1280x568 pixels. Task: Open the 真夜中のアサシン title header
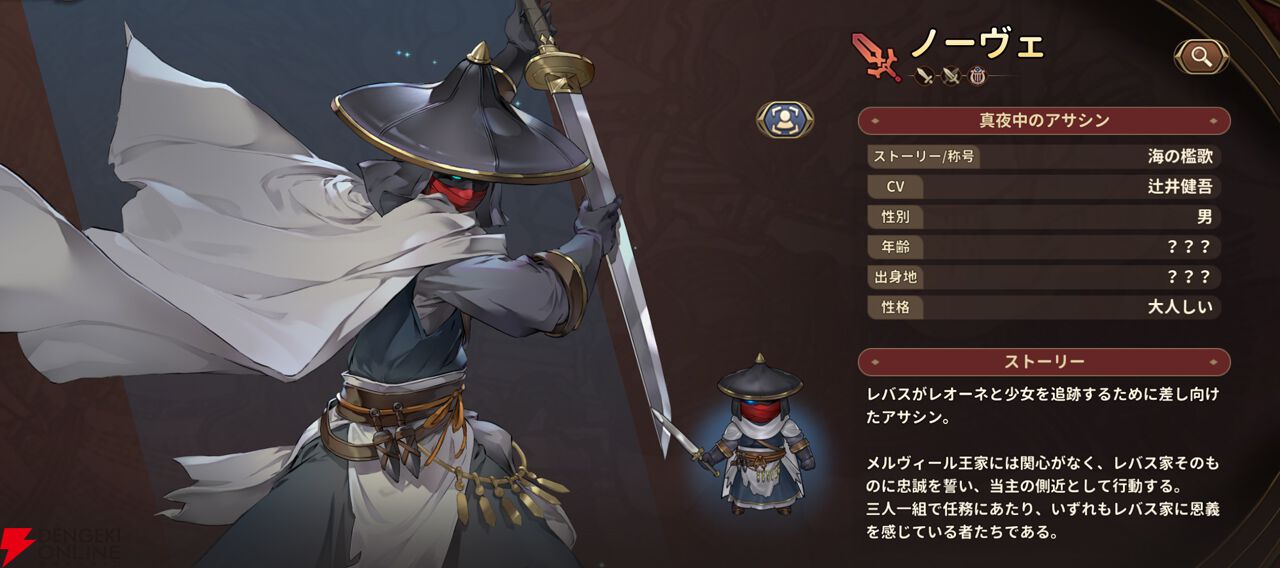1043,121
